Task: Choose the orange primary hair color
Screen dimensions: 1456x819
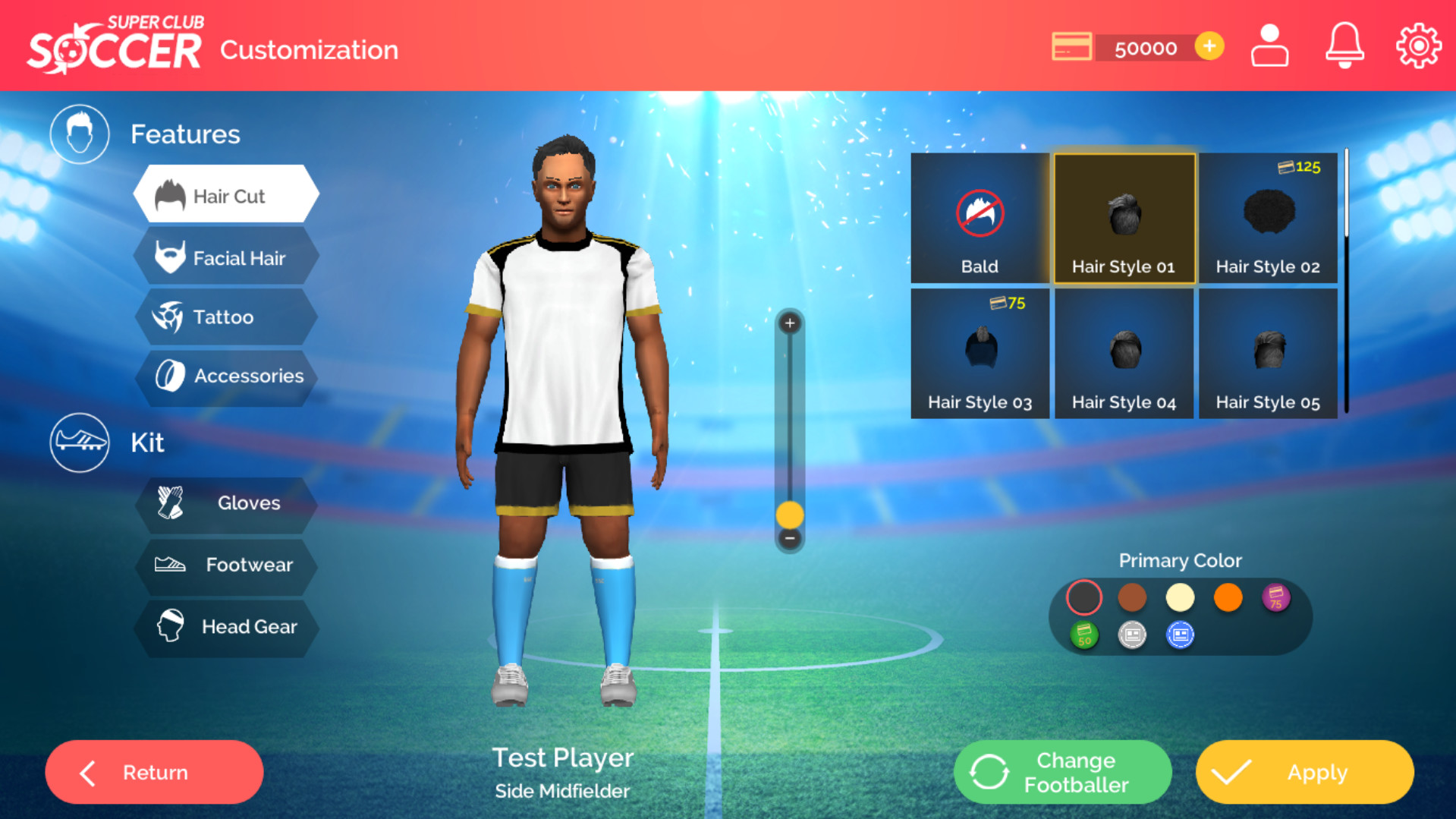Action: [x=1228, y=597]
